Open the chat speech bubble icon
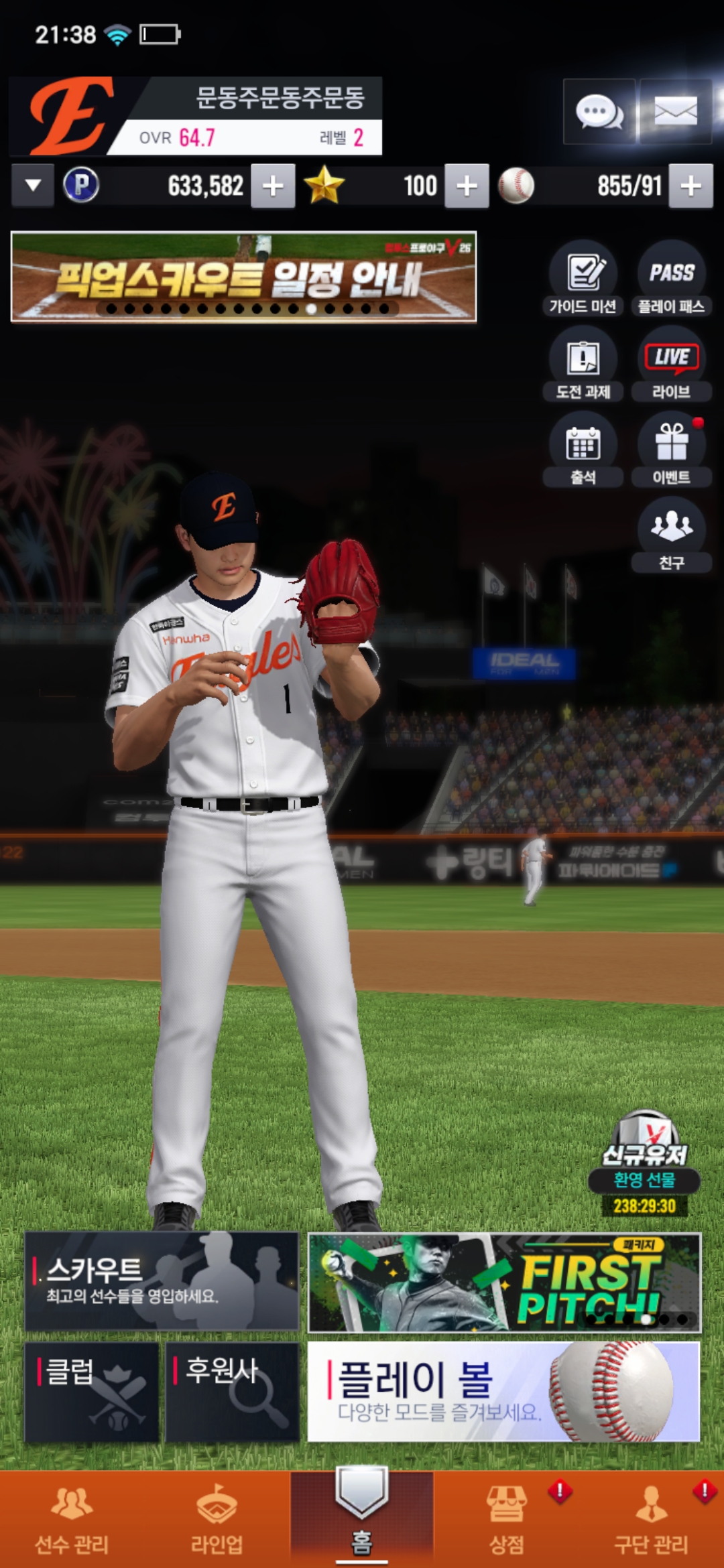Viewport: 724px width, 1568px height. [599, 111]
